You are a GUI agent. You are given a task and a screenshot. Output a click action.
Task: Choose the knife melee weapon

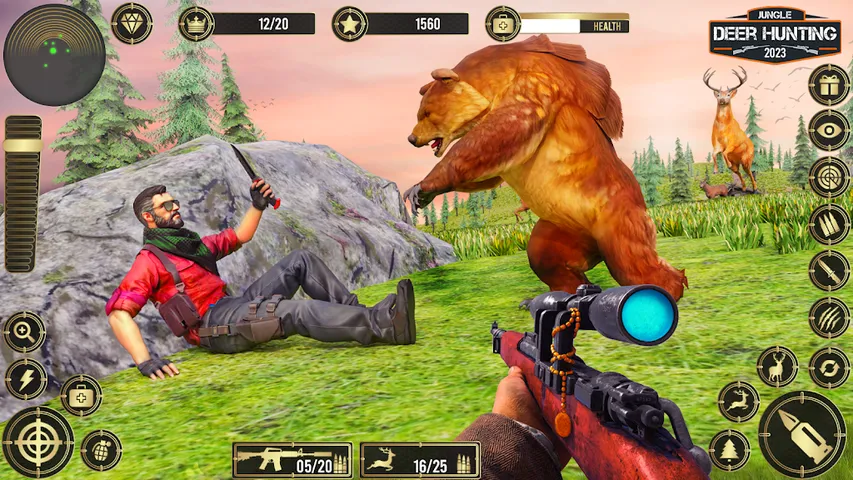pos(829,270)
